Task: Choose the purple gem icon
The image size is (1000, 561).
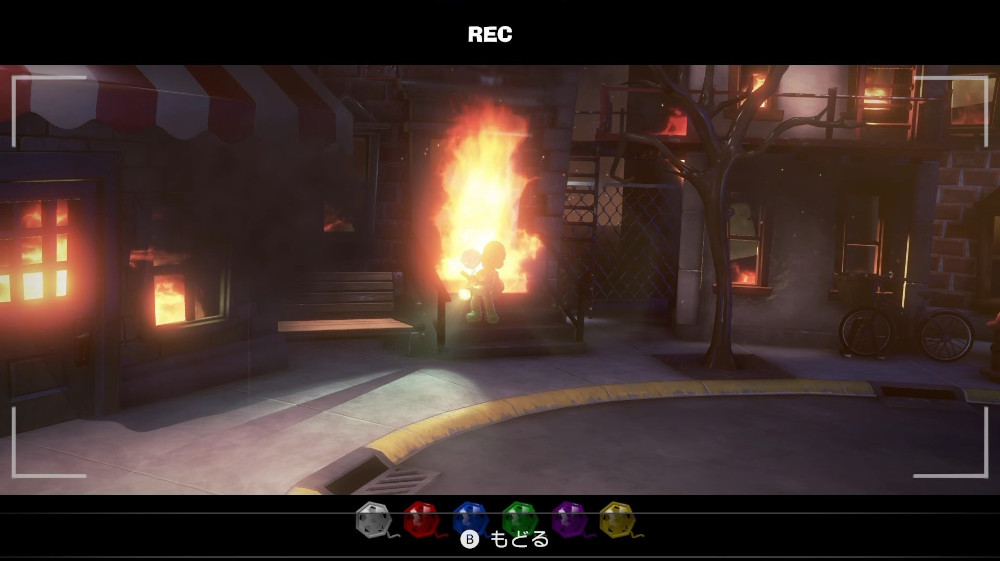Action: (x=568, y=518)
